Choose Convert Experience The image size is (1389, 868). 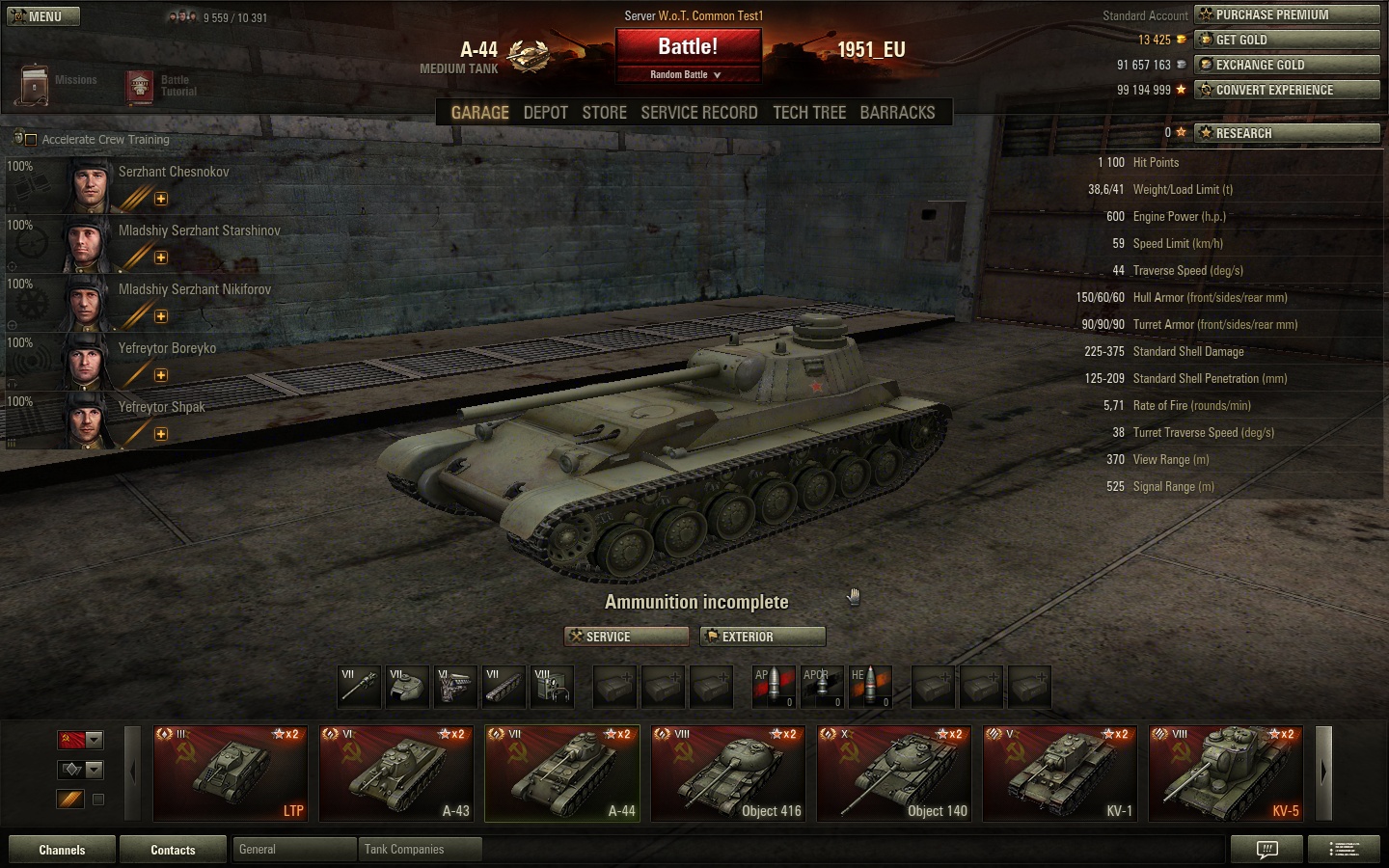[x=1287, y=90]
